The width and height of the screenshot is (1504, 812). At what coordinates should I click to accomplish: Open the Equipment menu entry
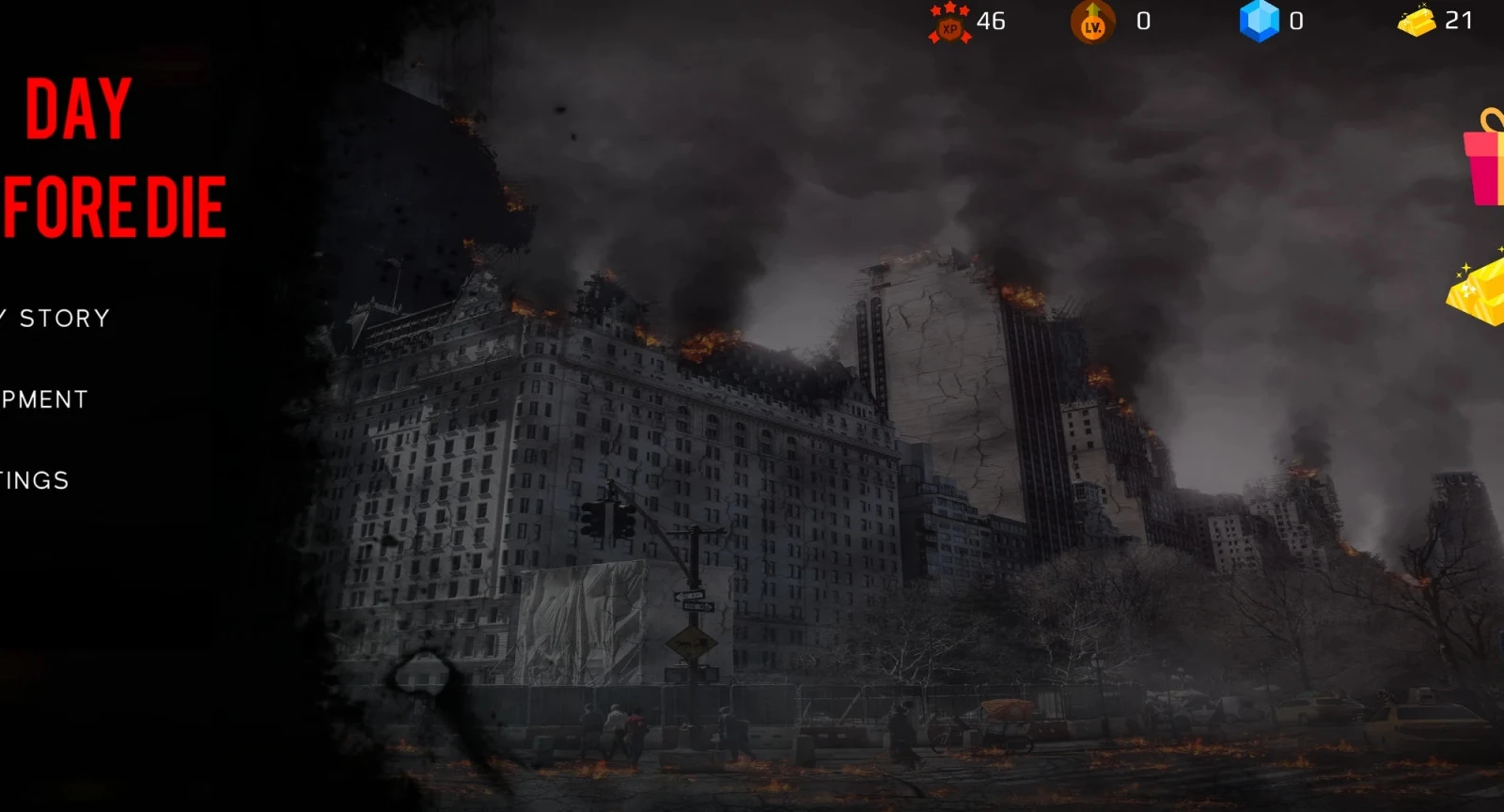point(44,399)
